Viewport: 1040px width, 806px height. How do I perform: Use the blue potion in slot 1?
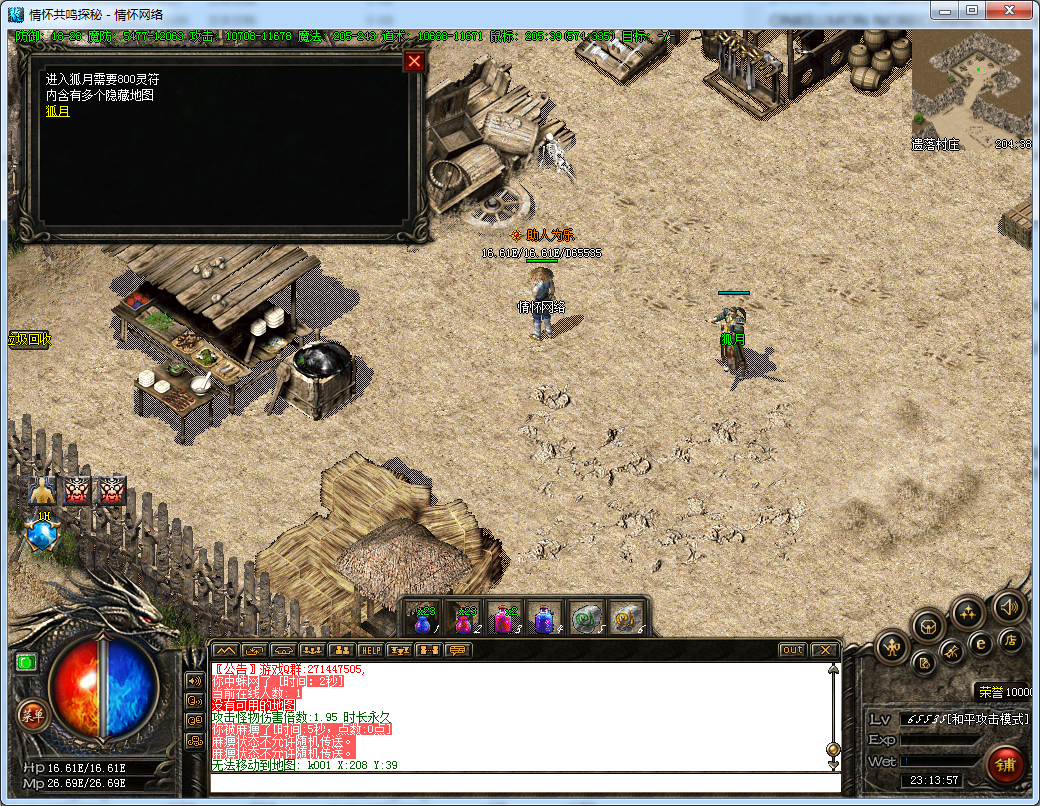[424, 620]
